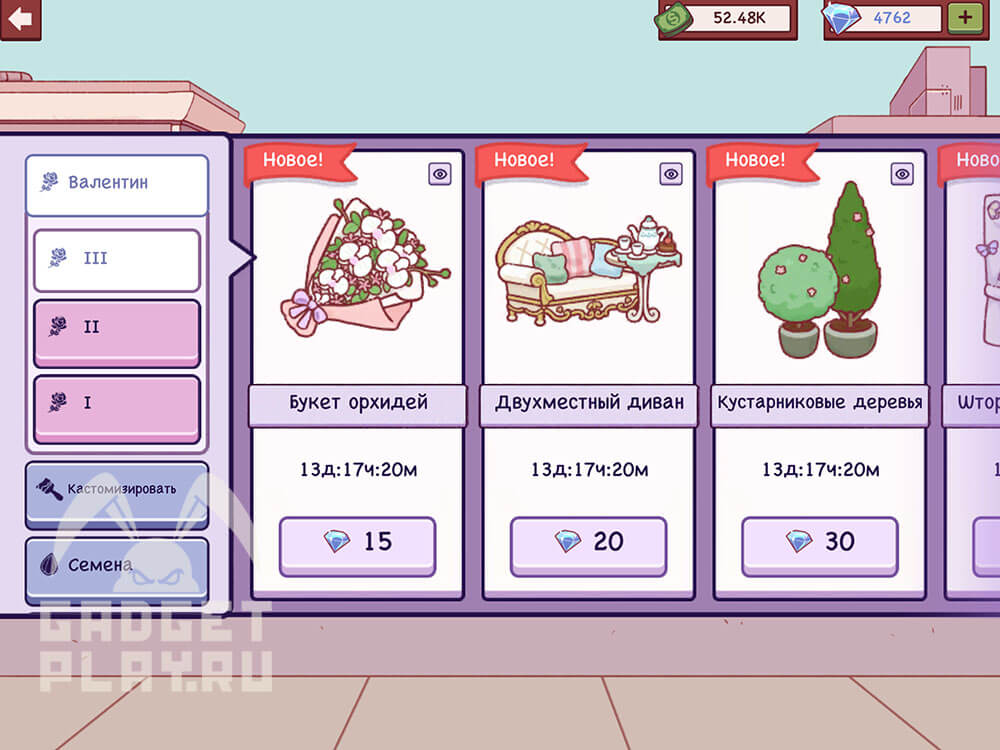The image size is (1000, 750).
Task: Buy Букет орхидей for 15 diamonds
Action: point(357,543)
